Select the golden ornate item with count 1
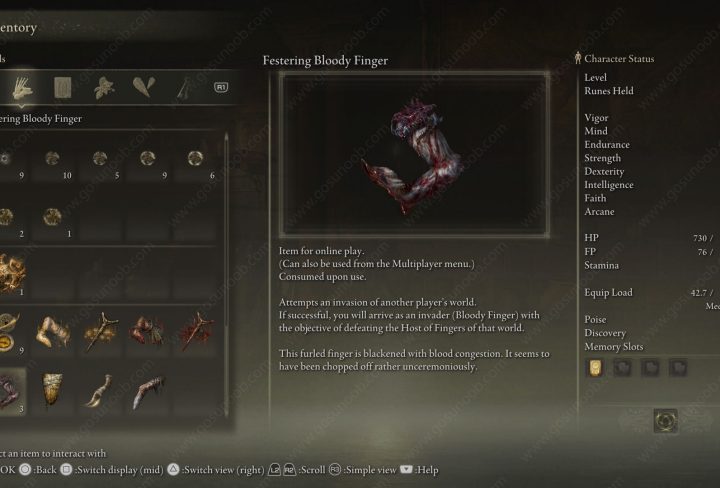Viewport: 720px width, 488px height. [x=10, y=271]
